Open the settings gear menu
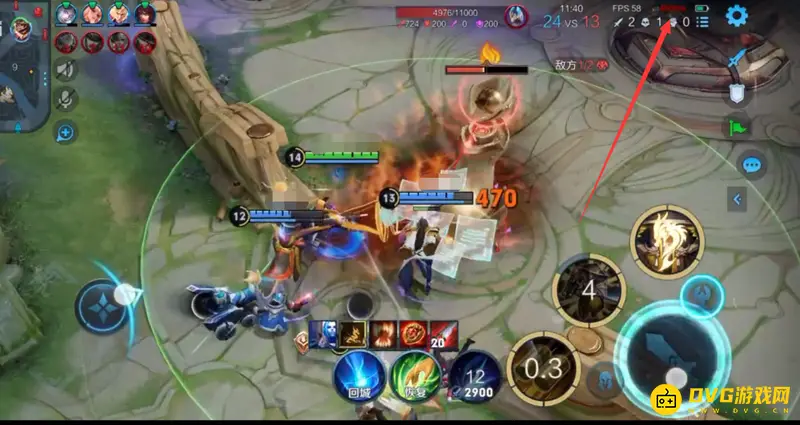 [x=737, y=16]
